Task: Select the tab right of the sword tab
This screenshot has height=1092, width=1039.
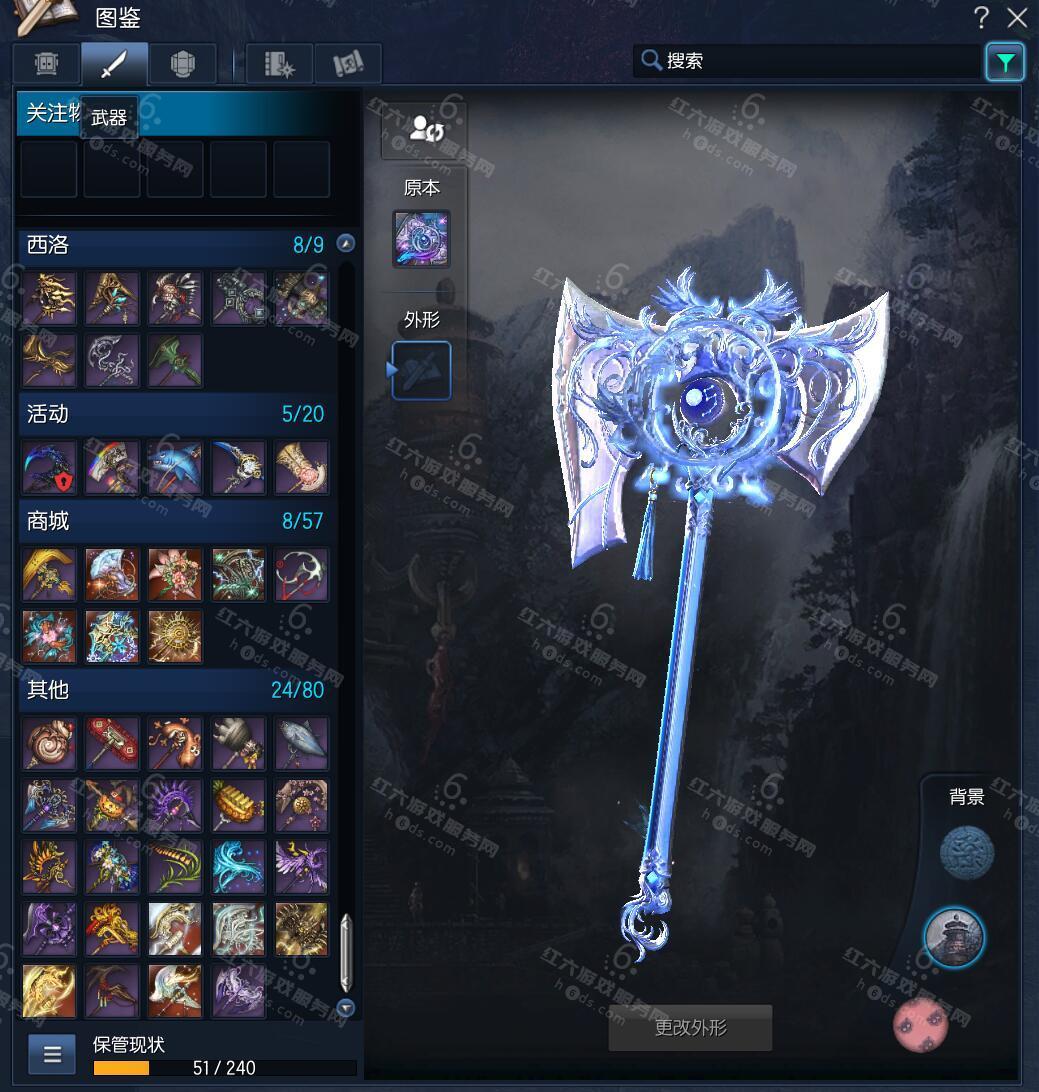Action: click(x=182, y=64)
